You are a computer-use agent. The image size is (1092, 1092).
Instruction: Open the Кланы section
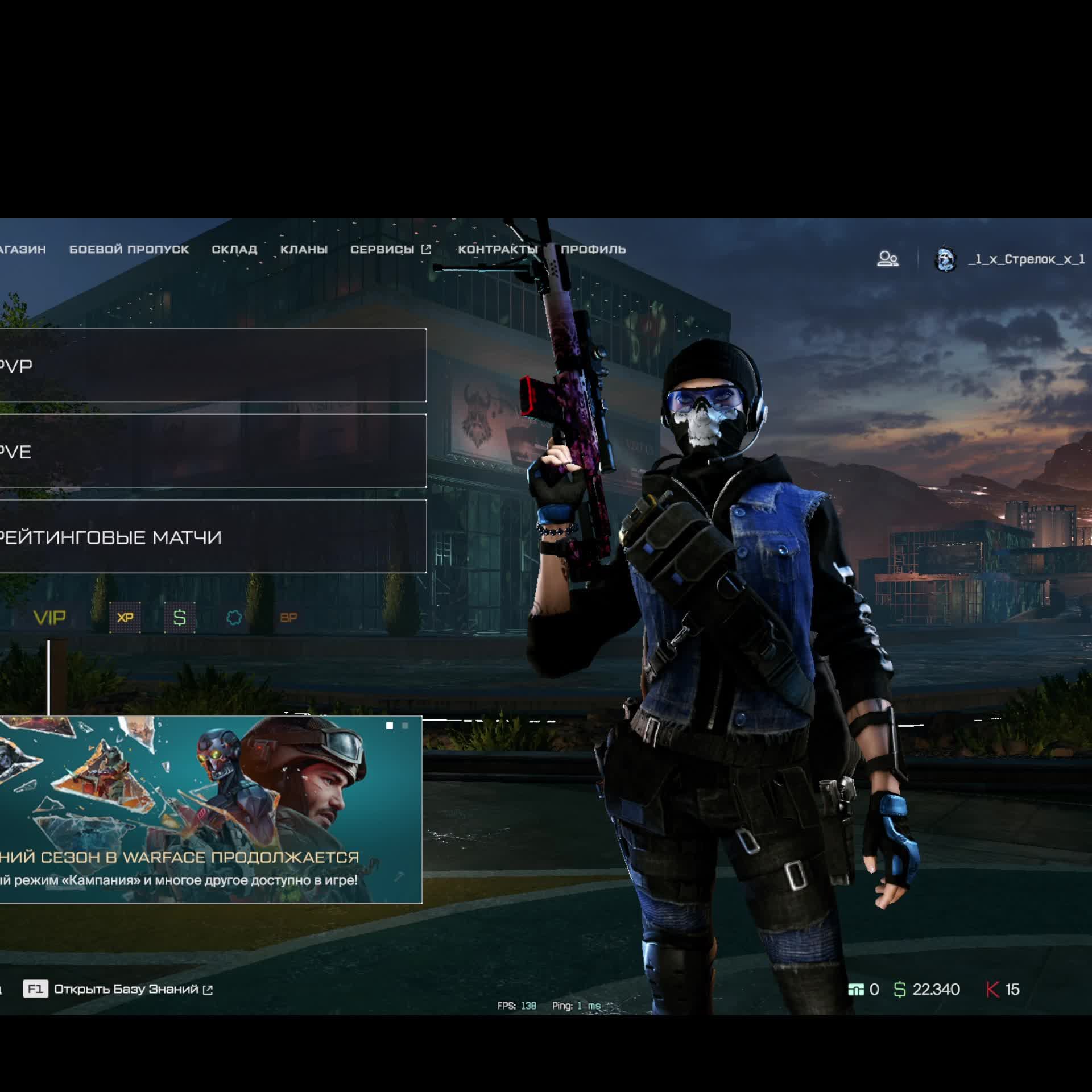(x=304, y=249)
